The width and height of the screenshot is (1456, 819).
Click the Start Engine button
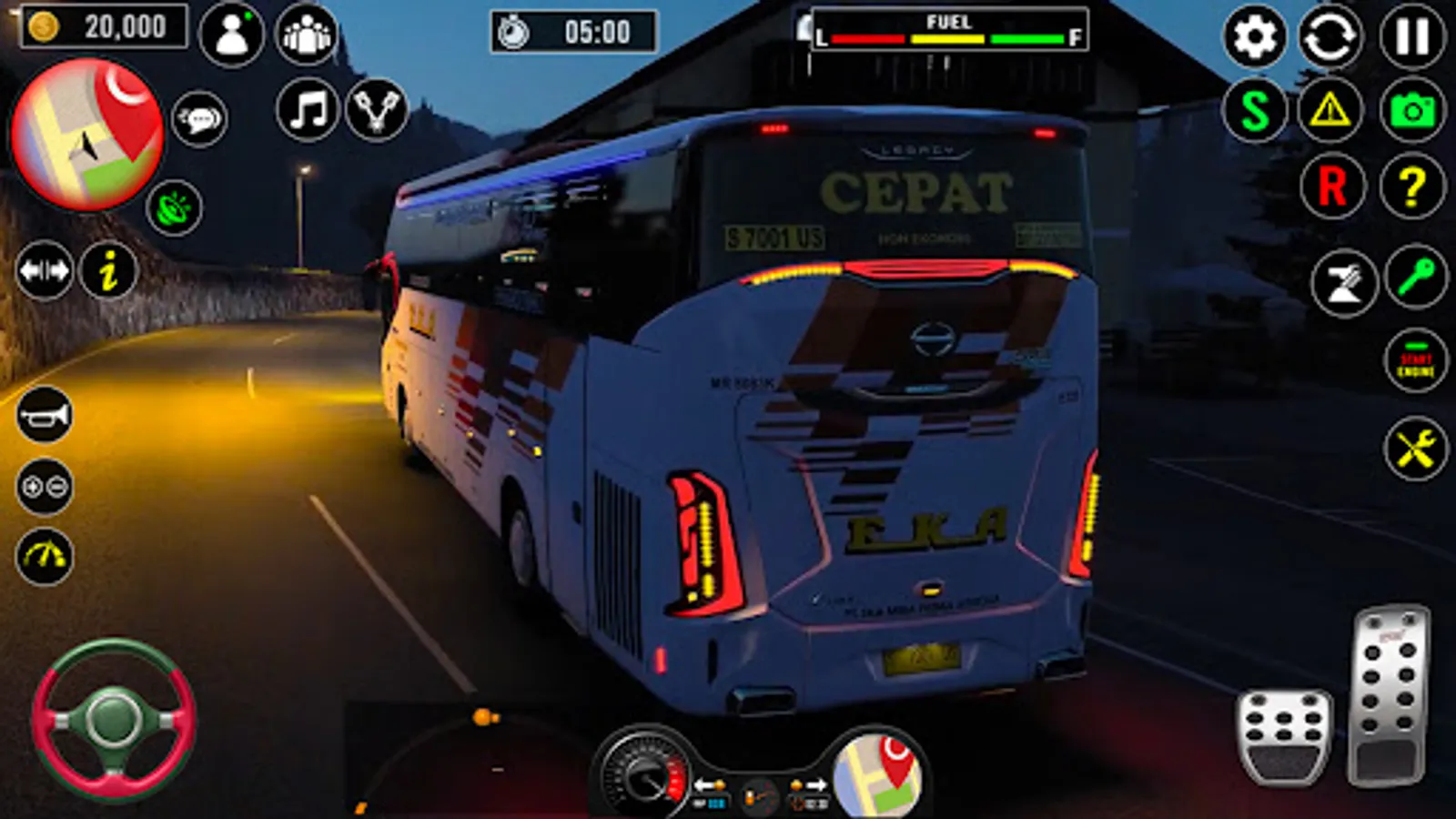[1415, 361]
